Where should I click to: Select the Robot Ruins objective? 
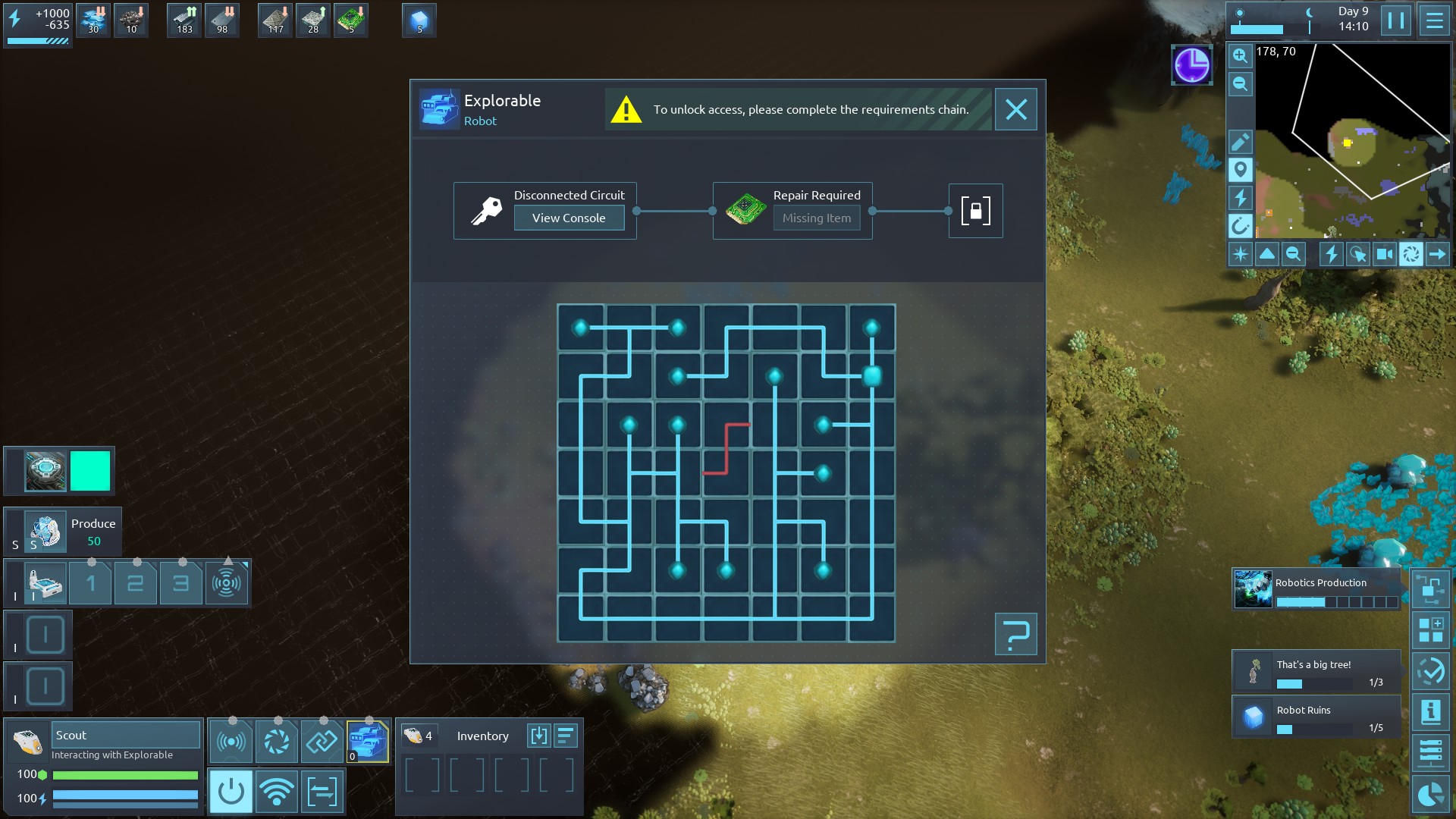[x=1316, y=717]
